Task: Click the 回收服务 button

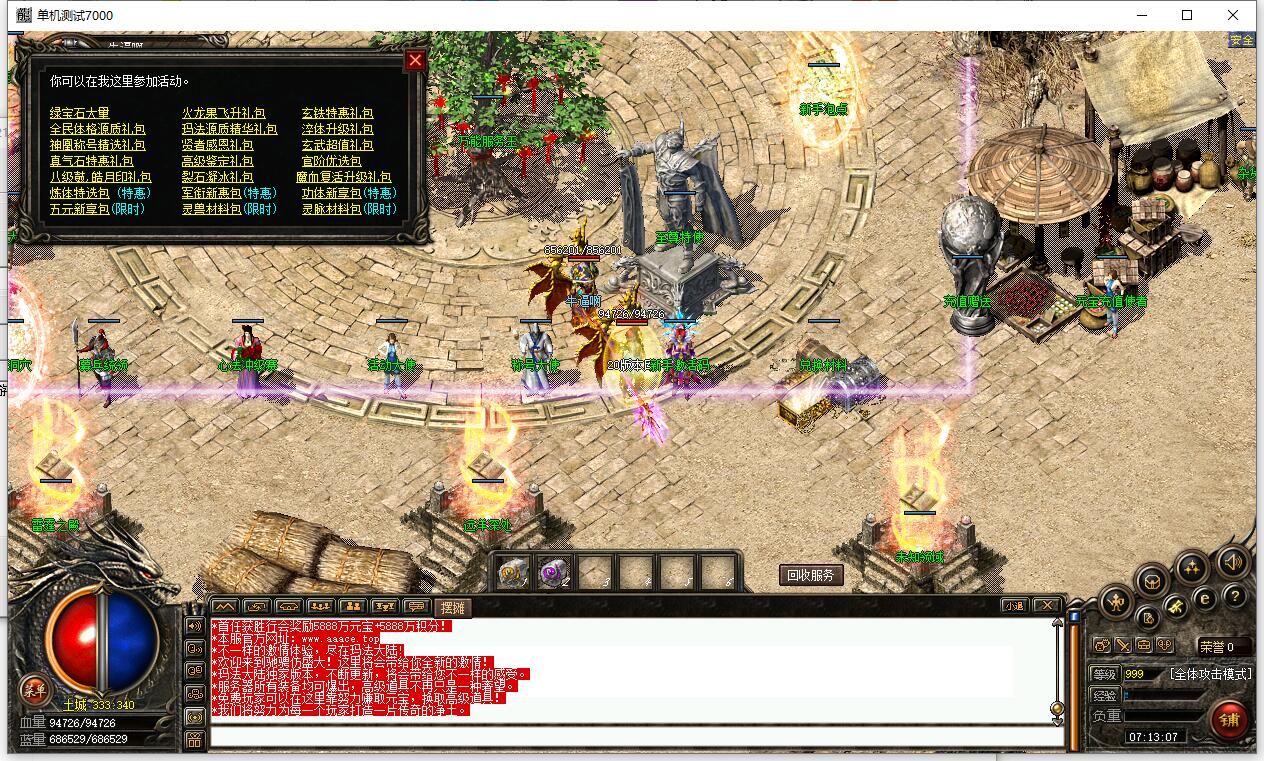Action: (811, 575)
